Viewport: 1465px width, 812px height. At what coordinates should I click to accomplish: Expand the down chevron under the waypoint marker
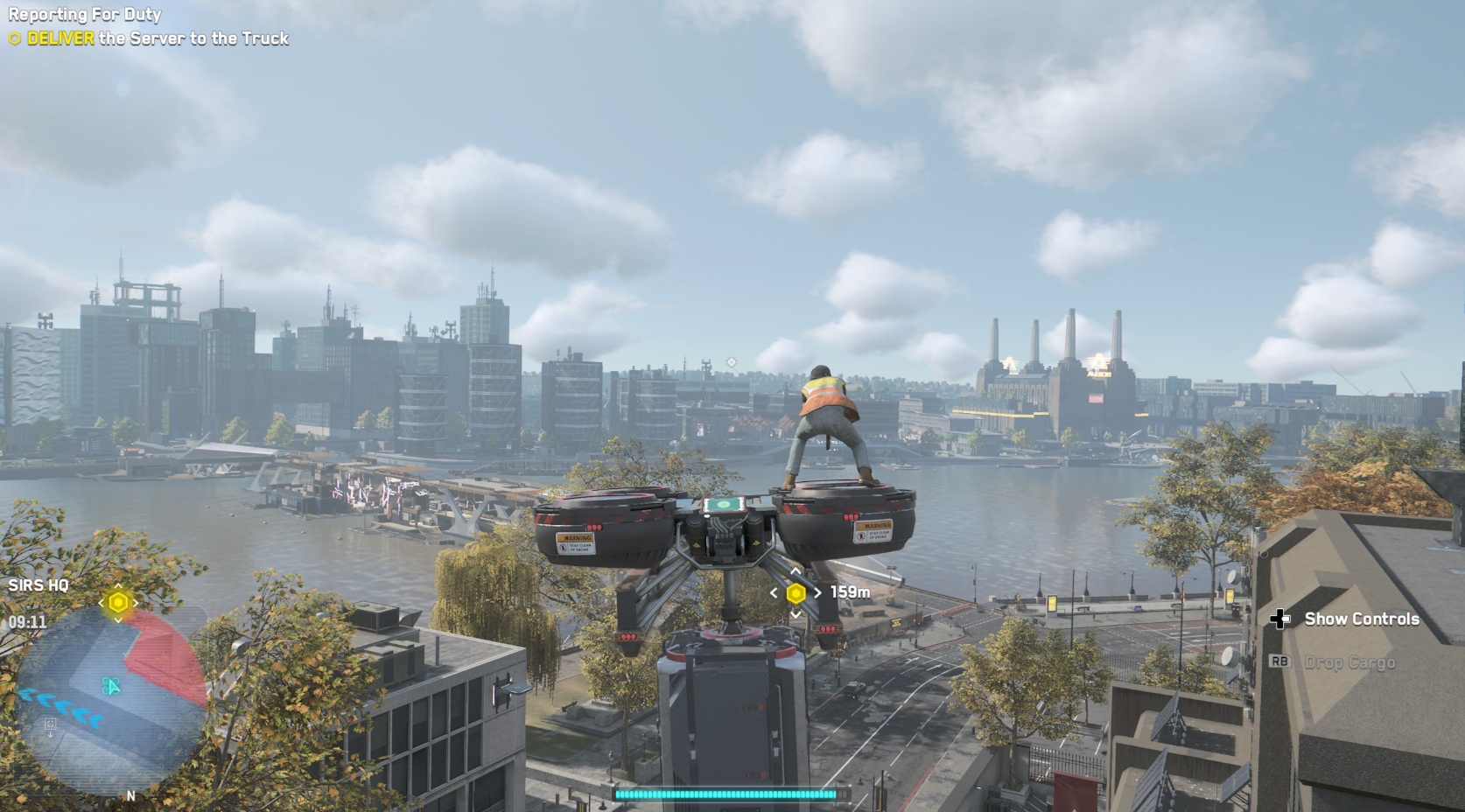pyautogui.click(x=795, y=615)
